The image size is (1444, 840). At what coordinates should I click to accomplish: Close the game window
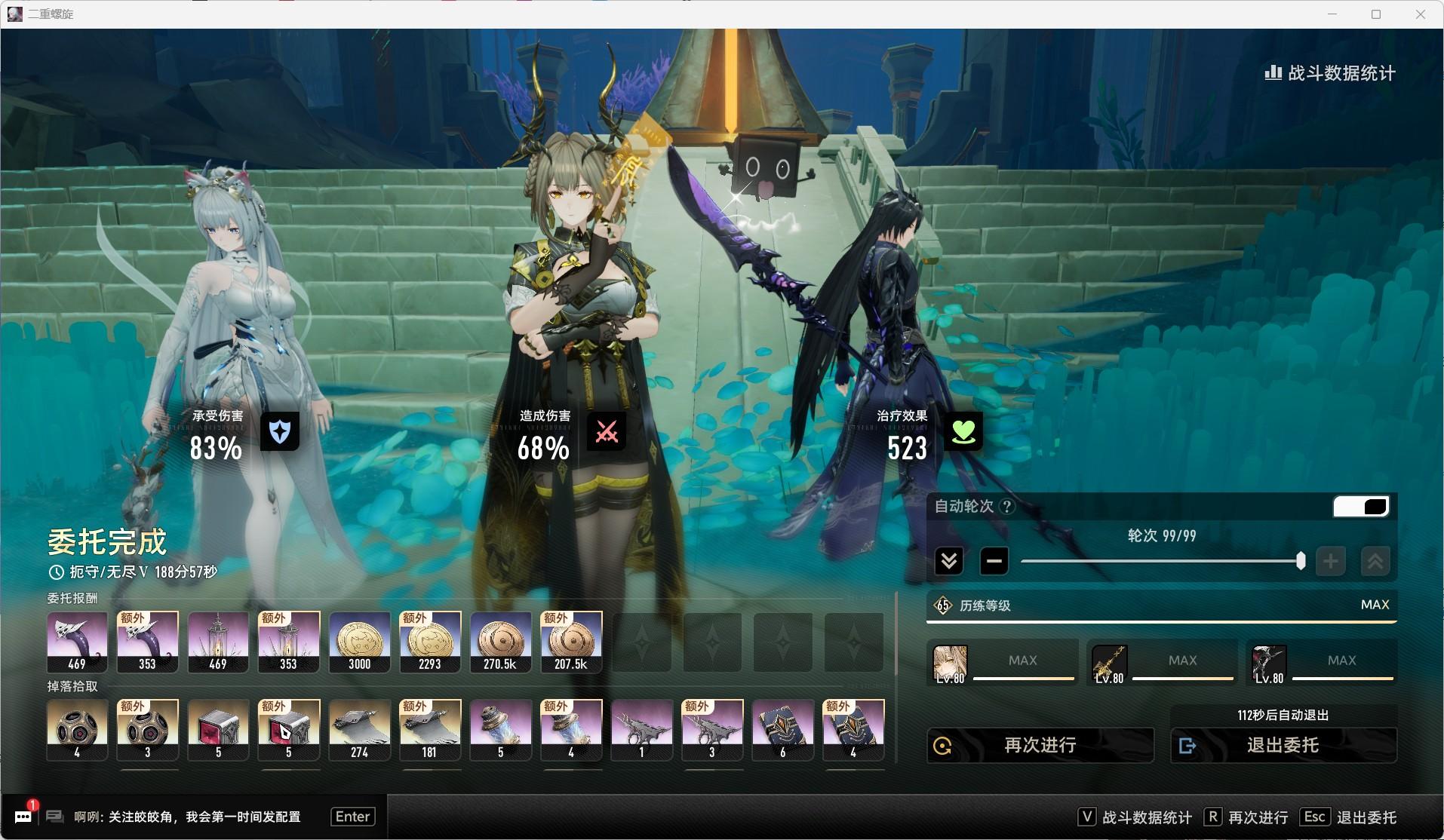(1420, 14)
